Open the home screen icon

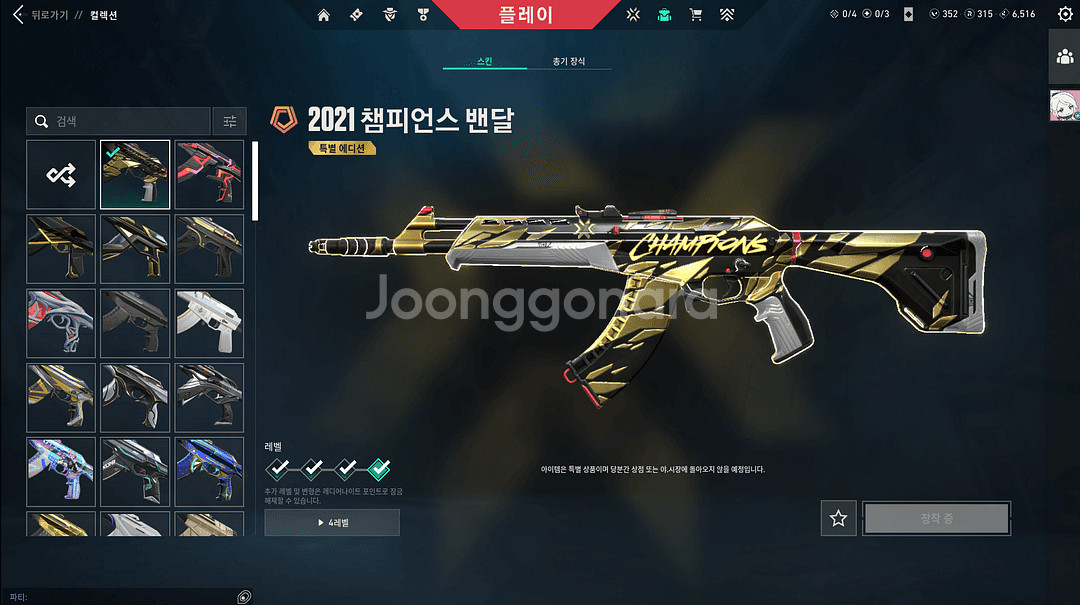[323, 15]
